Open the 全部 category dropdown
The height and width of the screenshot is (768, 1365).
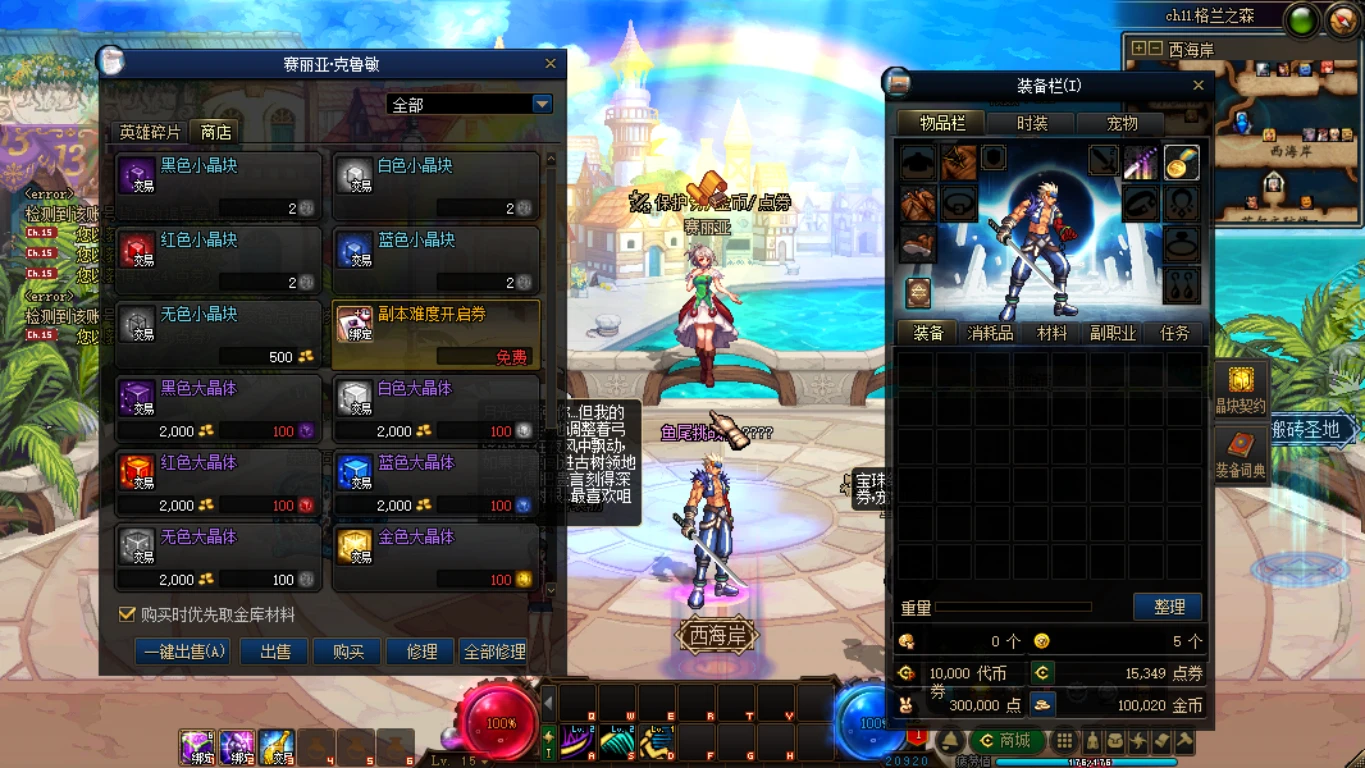click(541, 104)
